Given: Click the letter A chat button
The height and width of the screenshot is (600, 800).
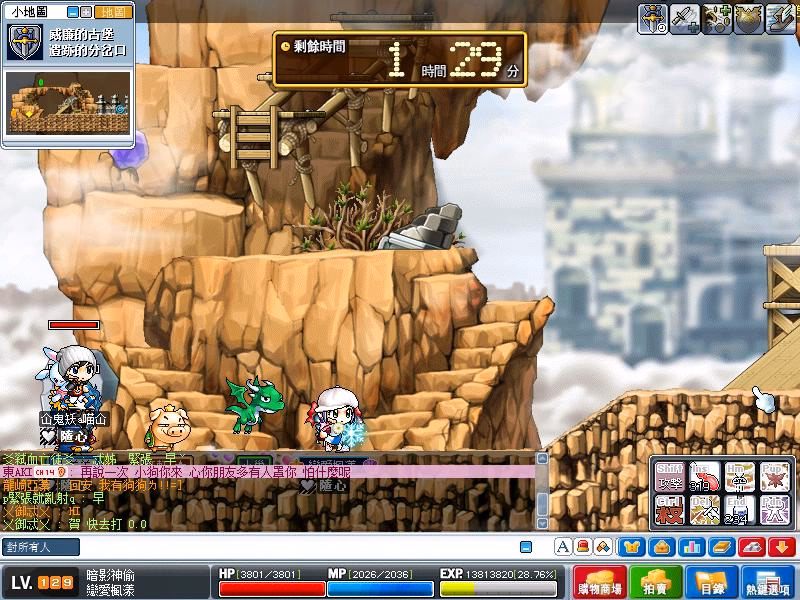Looking at the screenshot, I should 562,547.
